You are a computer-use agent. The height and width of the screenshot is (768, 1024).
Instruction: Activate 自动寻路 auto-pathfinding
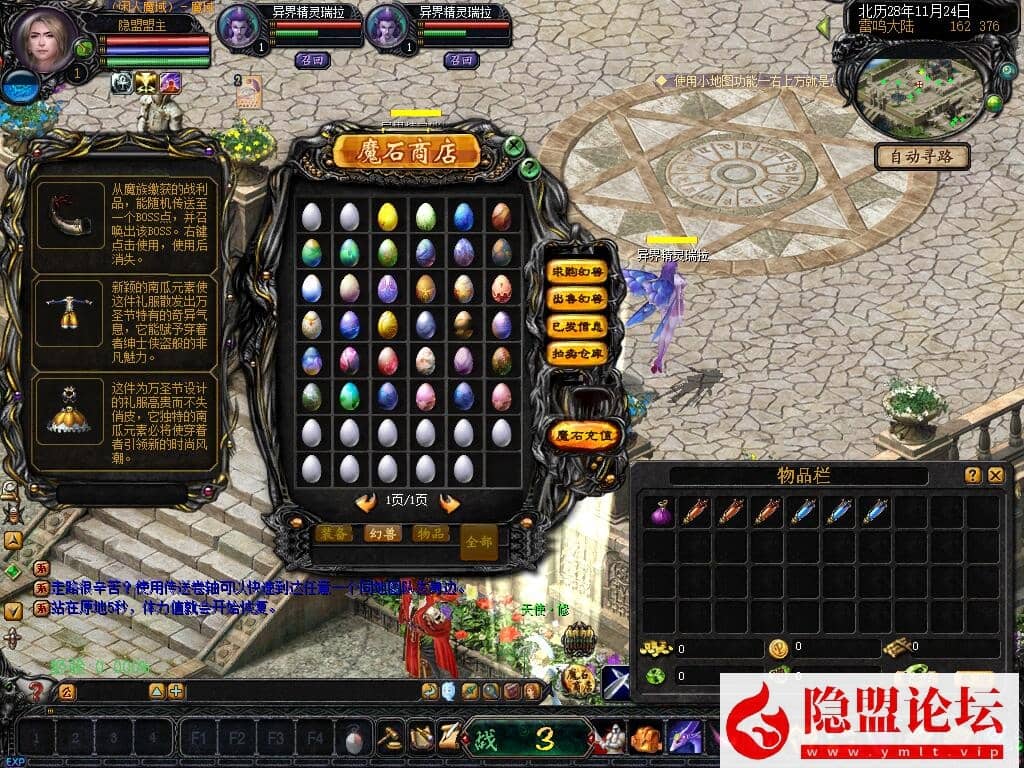pos(922,156)
